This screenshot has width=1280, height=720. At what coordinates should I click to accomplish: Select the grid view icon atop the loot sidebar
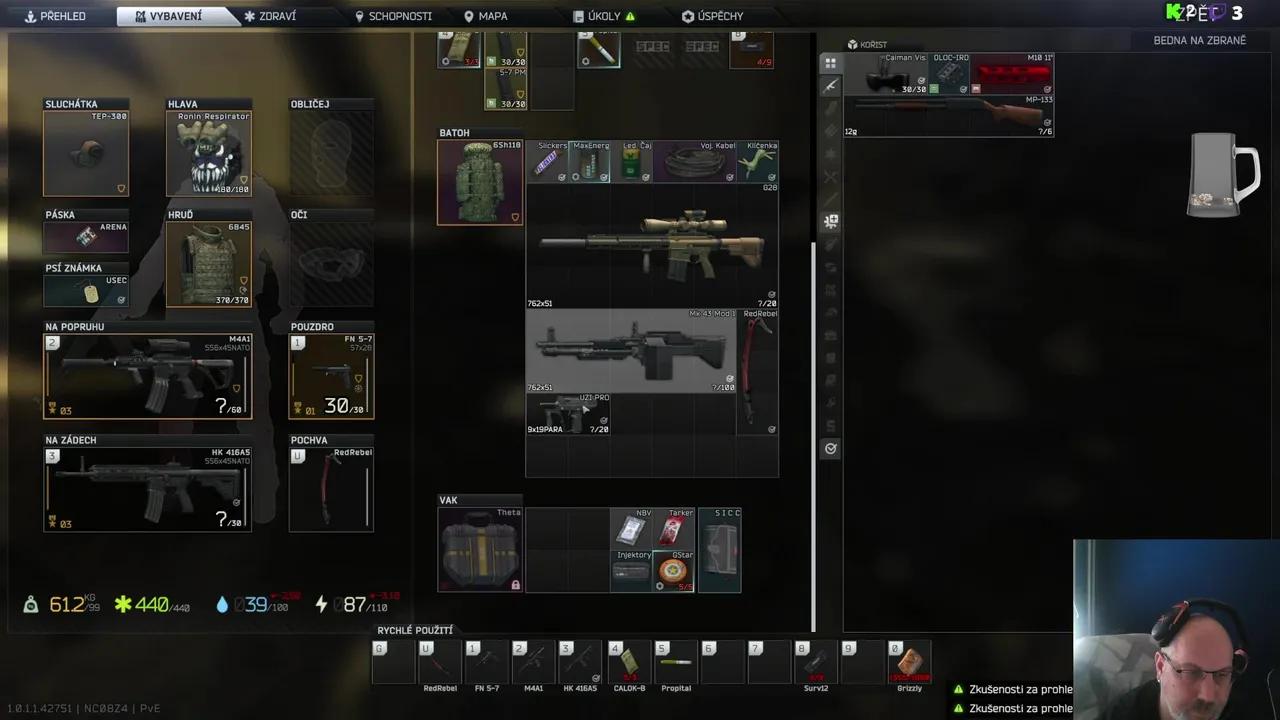830,63
